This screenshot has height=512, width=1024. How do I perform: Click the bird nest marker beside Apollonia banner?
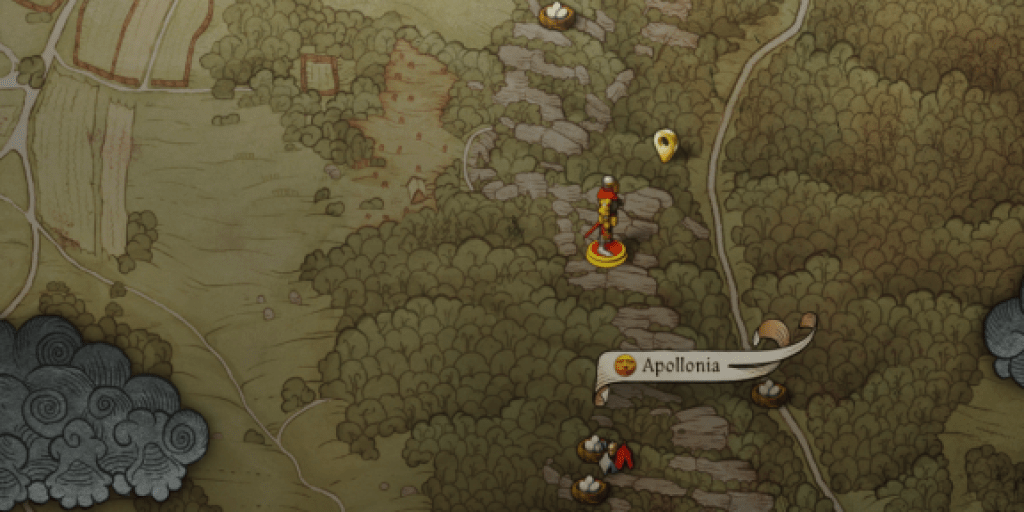(x=769, y=392)
